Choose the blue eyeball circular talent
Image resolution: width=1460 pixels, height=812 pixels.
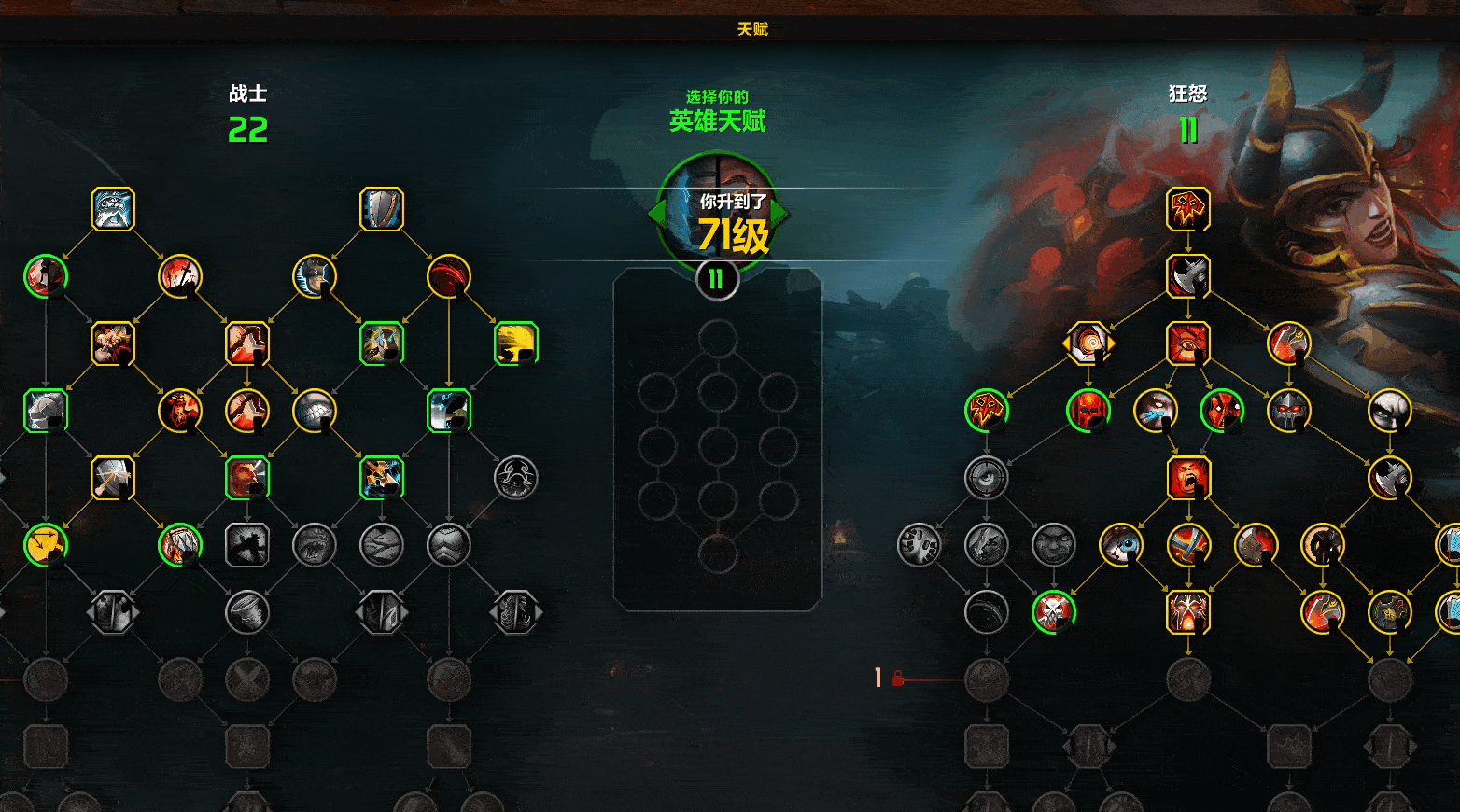1121,545
